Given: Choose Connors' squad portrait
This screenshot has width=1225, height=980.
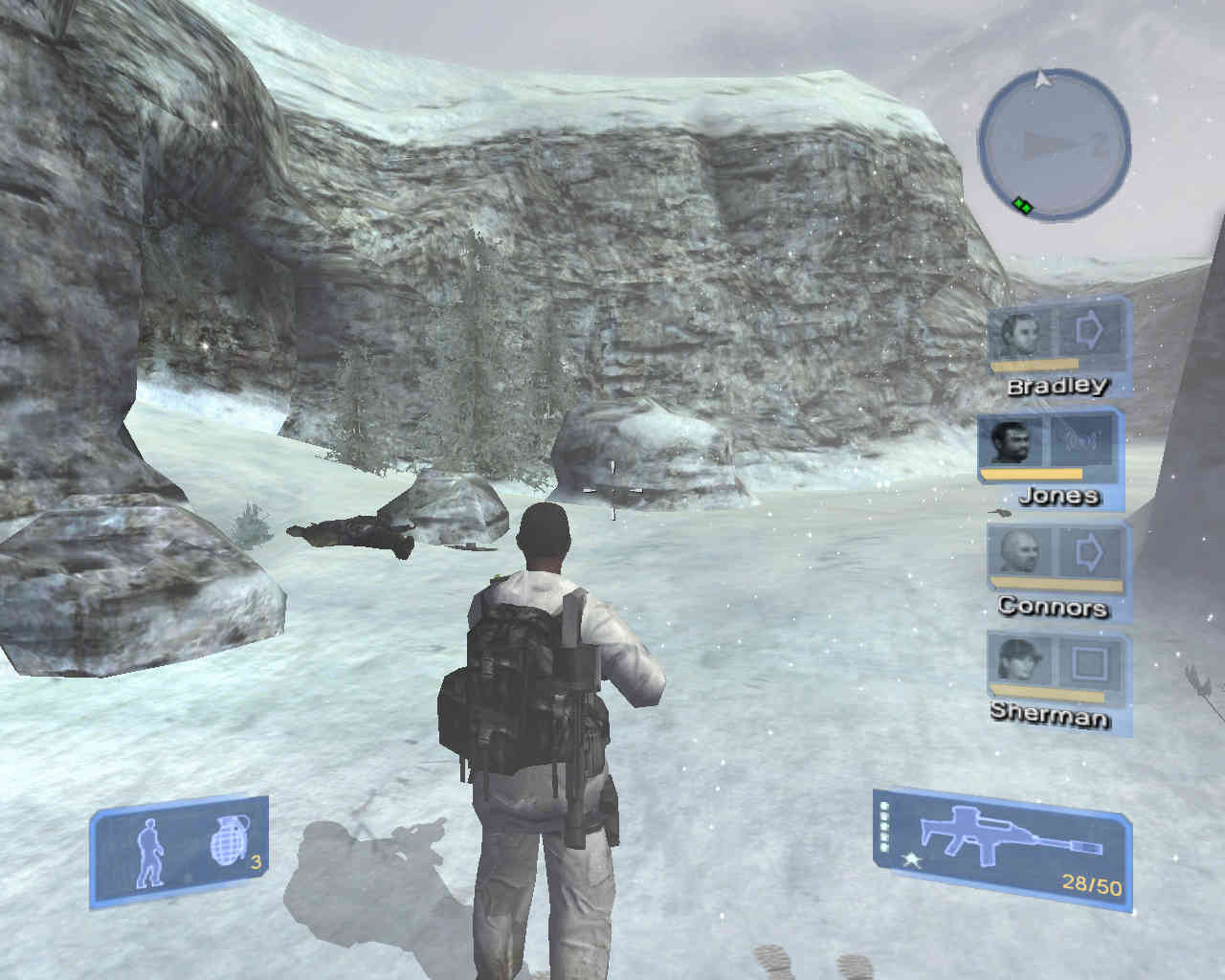Looking at the screenshot, I should click(x=1019, y=553).
